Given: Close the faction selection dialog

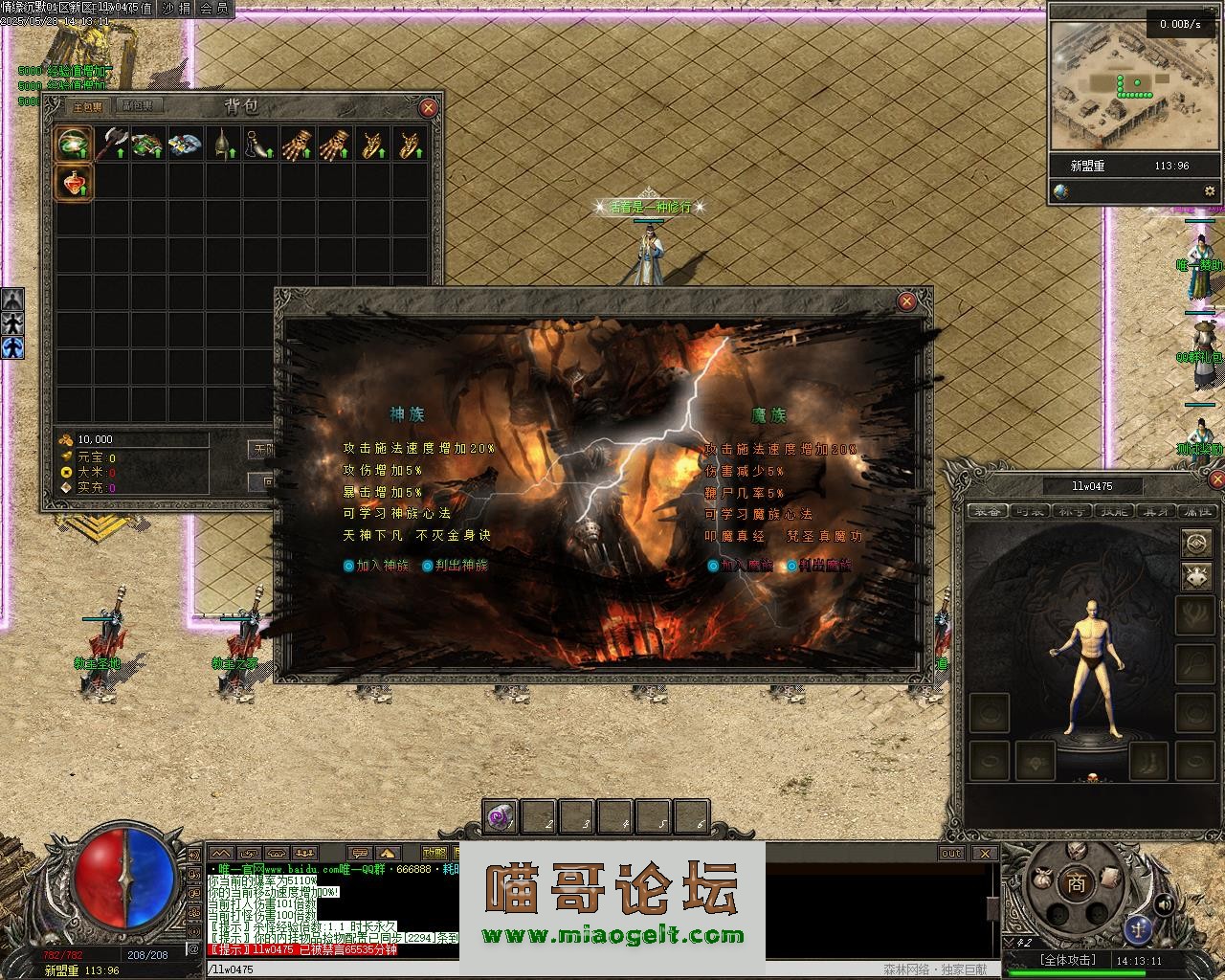Looking at the screenshot, I should (x=906, y=301).
